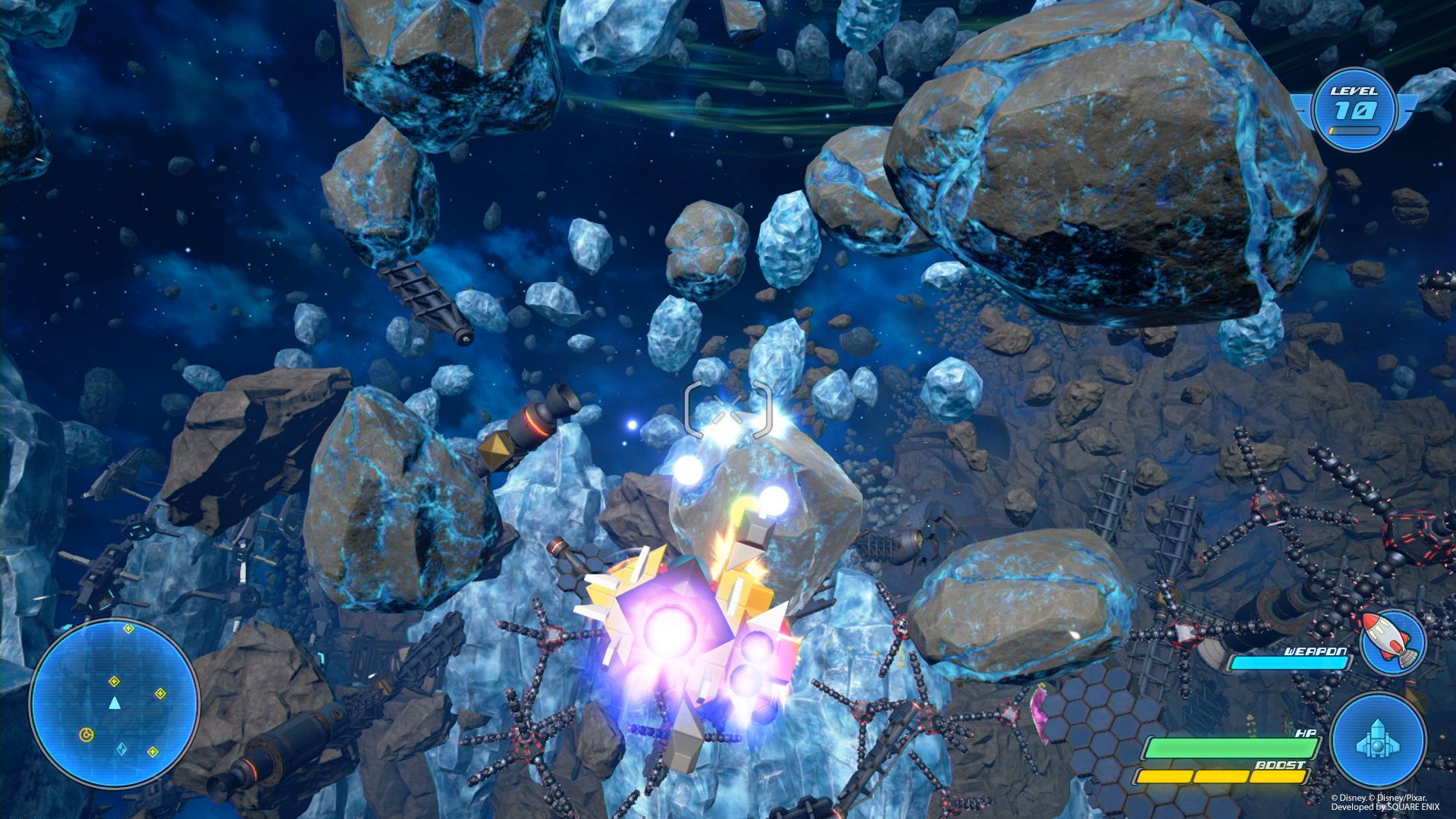Open the WEAPON label panel
Image resolution: width=1456 pixels, height=819 pixels.
click(1314, 651)
